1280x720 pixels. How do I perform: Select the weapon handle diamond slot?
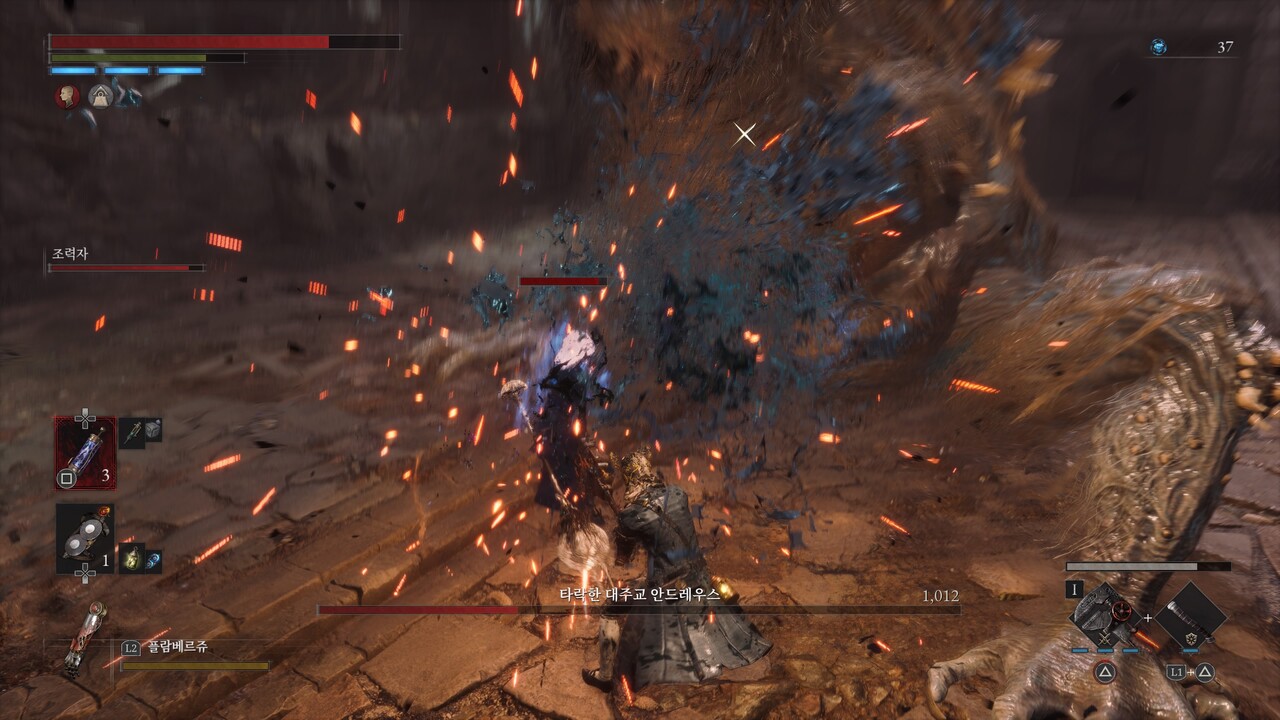click(x=1190, y=612)
